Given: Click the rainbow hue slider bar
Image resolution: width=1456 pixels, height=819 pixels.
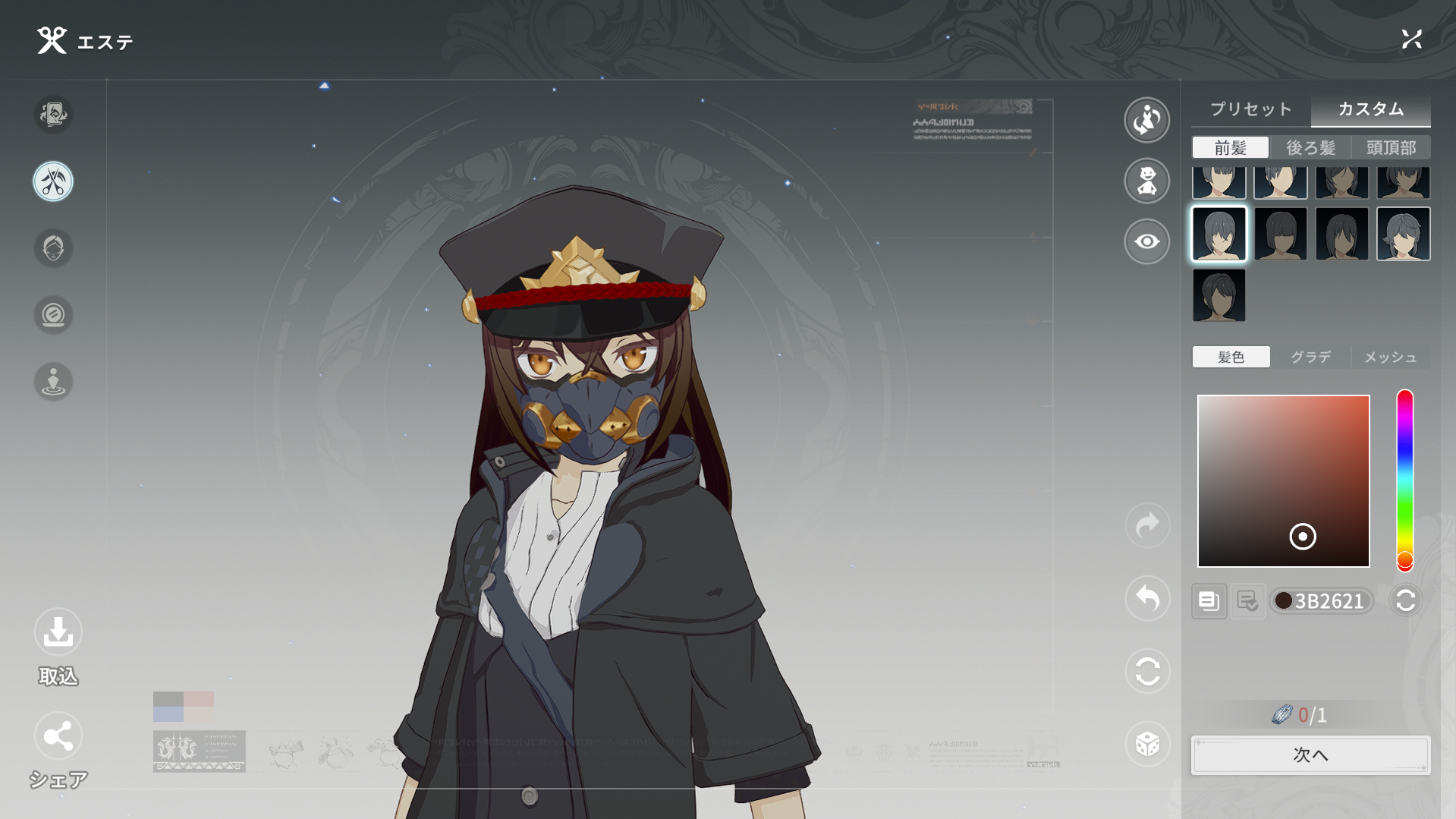Looking at the screenshot, I should (x=1404, y=478).
